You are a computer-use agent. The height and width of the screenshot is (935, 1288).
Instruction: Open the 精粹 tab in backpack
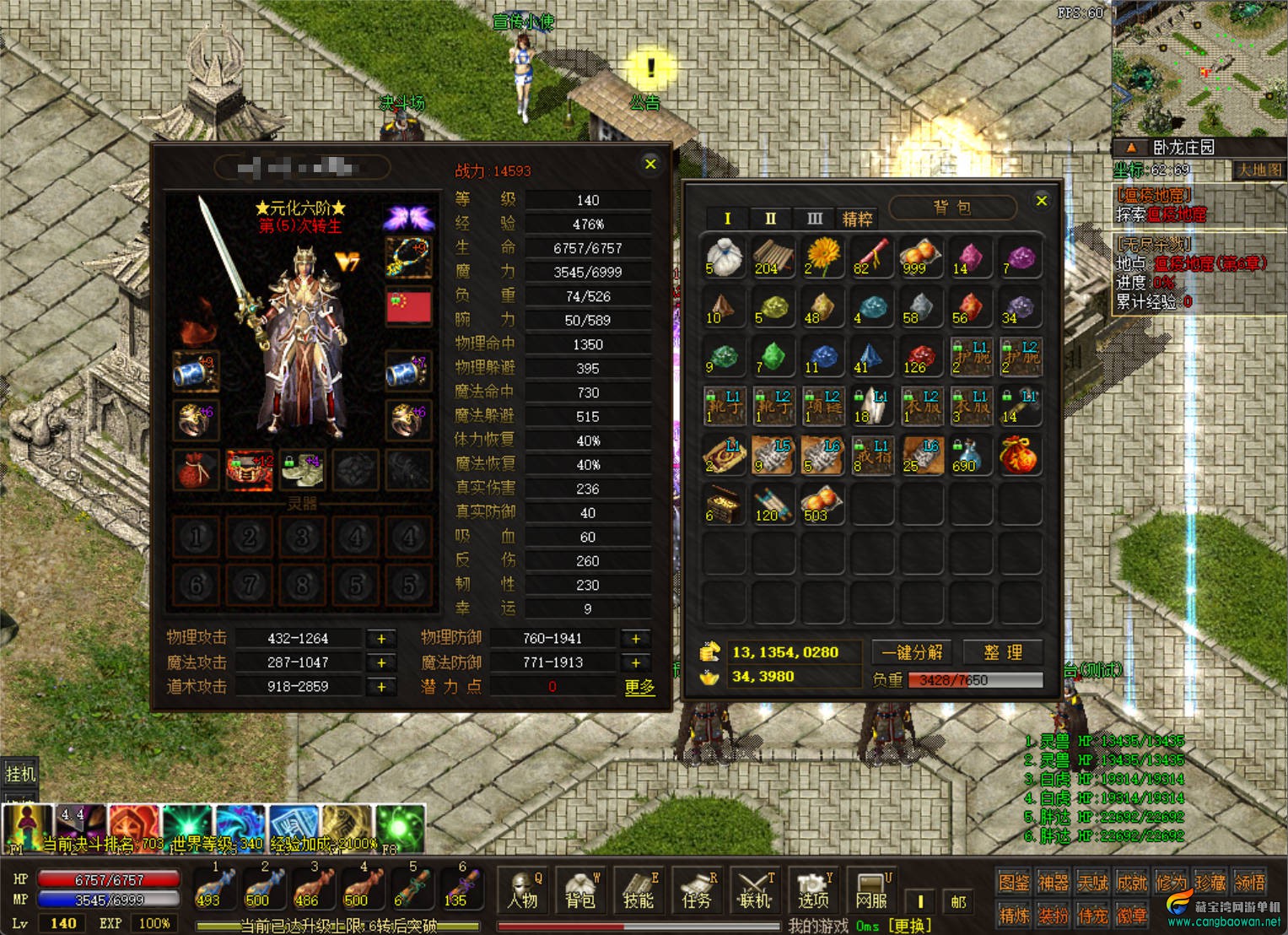pyautogui.click(x=857, y=219)
